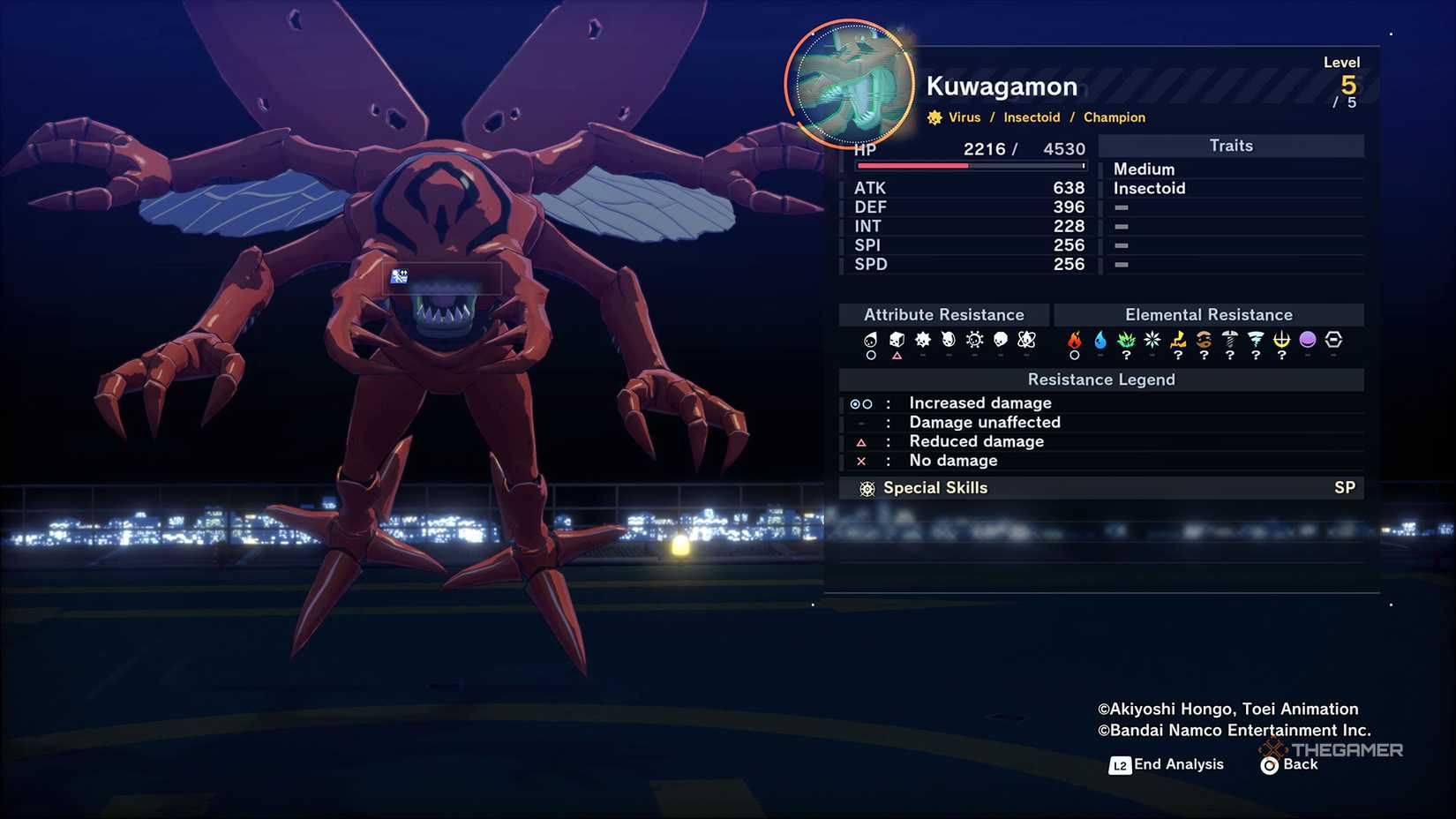Click the Dark purple orb resistance icon

1306,339
